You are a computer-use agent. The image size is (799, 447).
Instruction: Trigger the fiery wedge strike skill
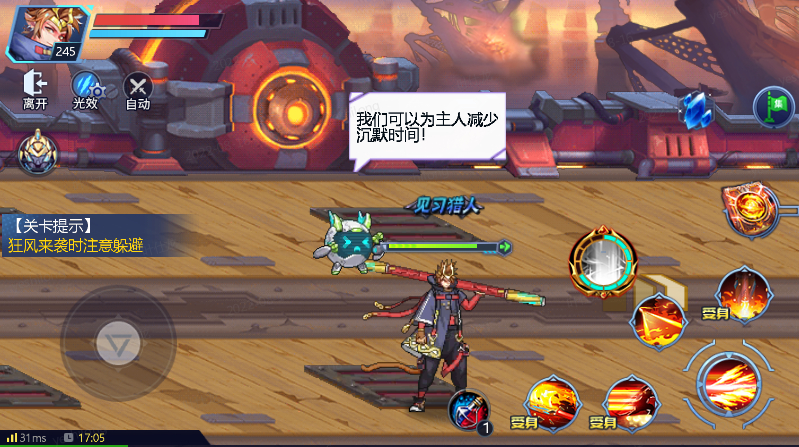click(659, 319)
